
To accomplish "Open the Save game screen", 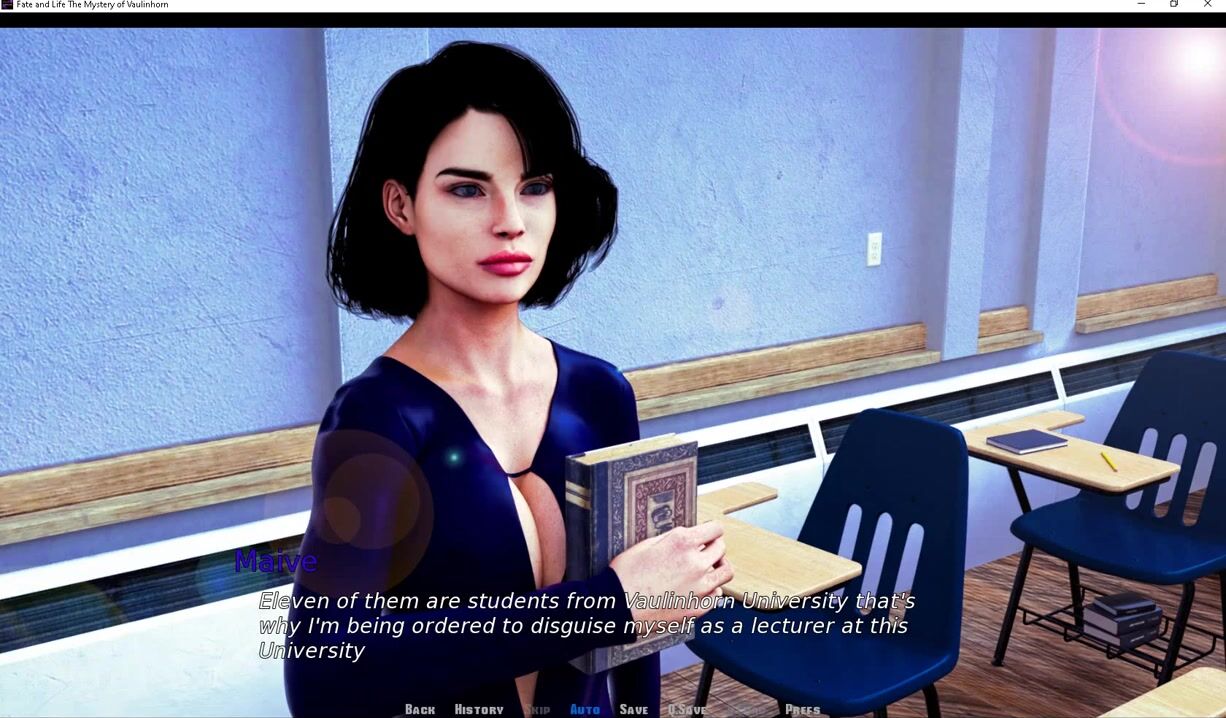I will (x=634, y=709).
